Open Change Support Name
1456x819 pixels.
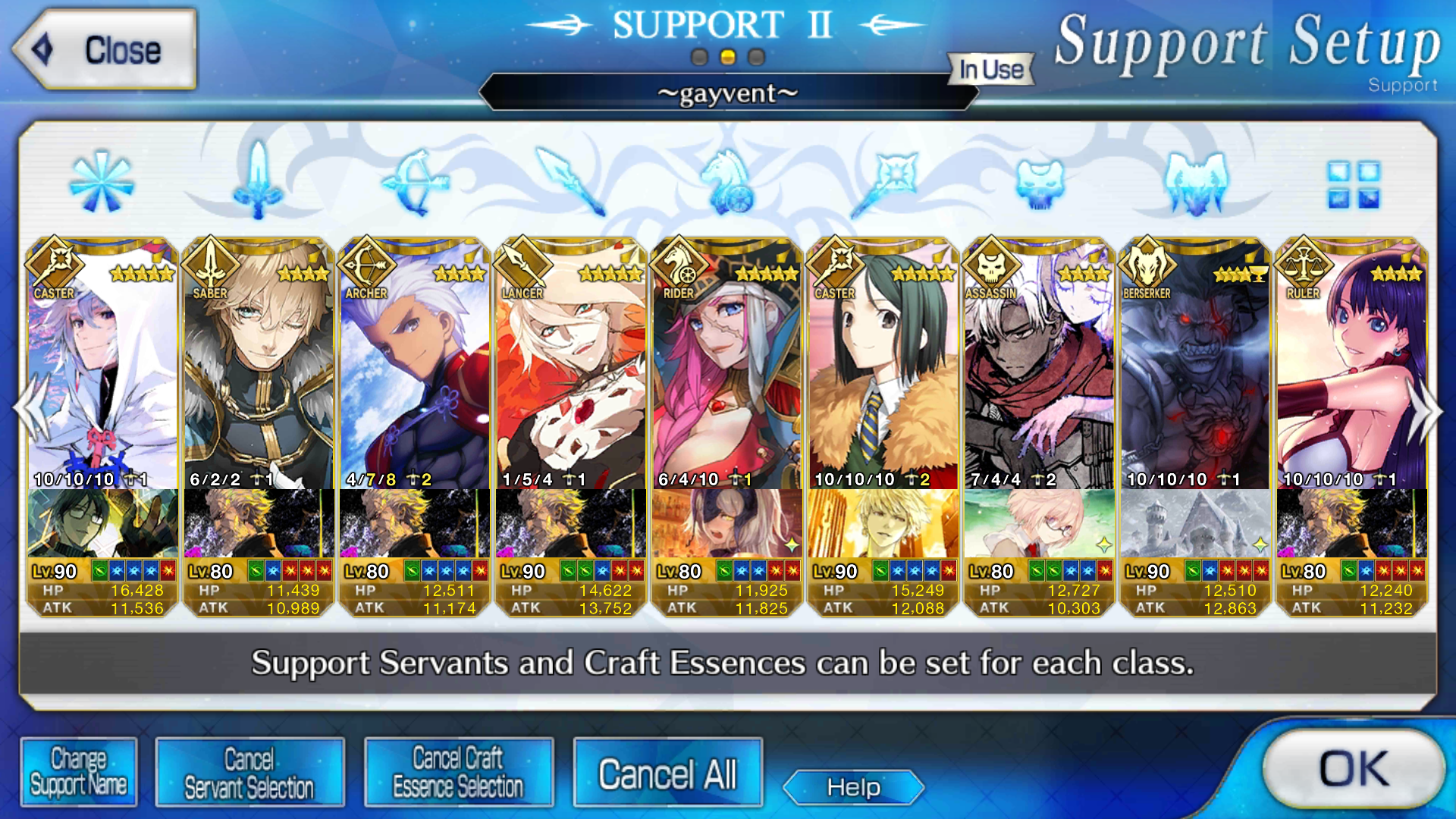pyautogui.click(x=79, y=772)
